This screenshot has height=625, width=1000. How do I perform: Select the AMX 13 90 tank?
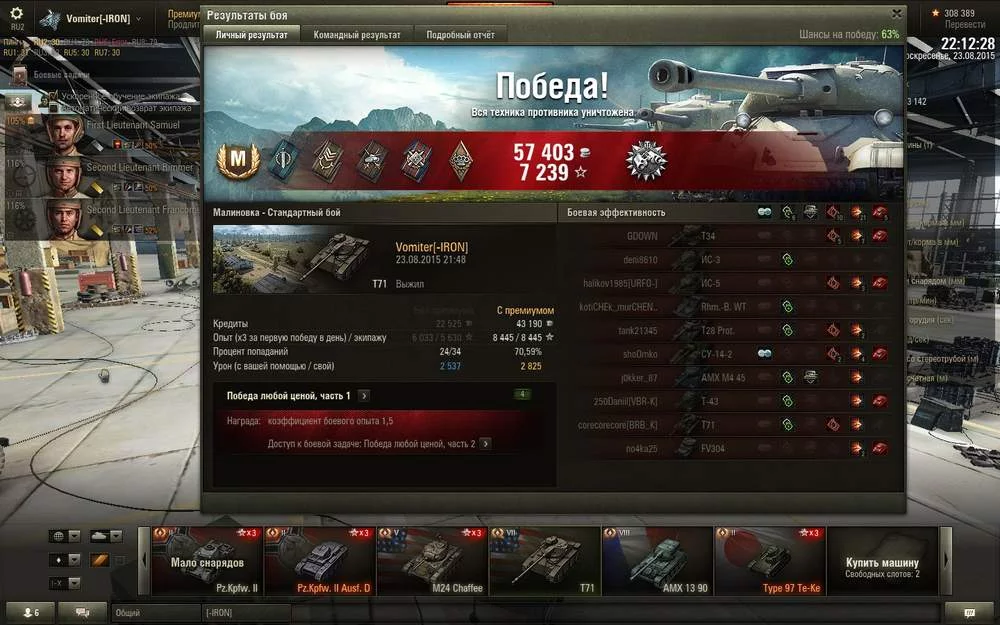(657, 561)
